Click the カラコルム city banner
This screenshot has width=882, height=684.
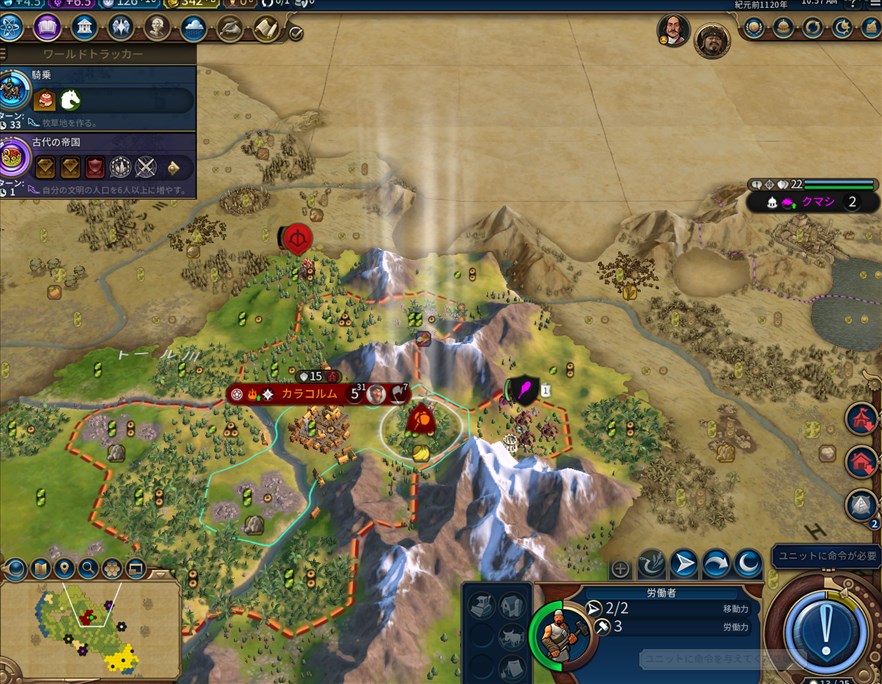click(x=308, y=394)
